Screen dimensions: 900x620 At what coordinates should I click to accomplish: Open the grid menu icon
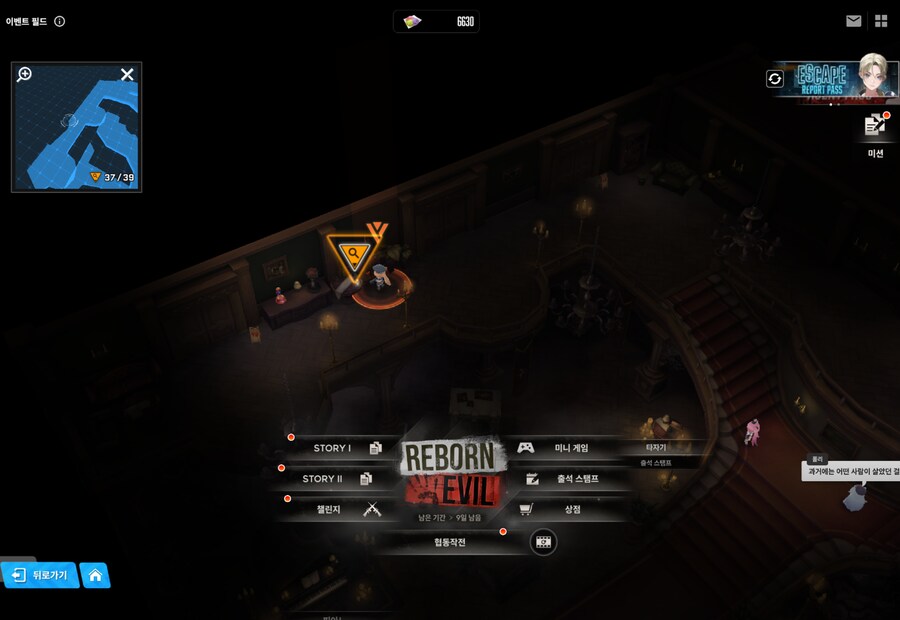click(881, 21)
